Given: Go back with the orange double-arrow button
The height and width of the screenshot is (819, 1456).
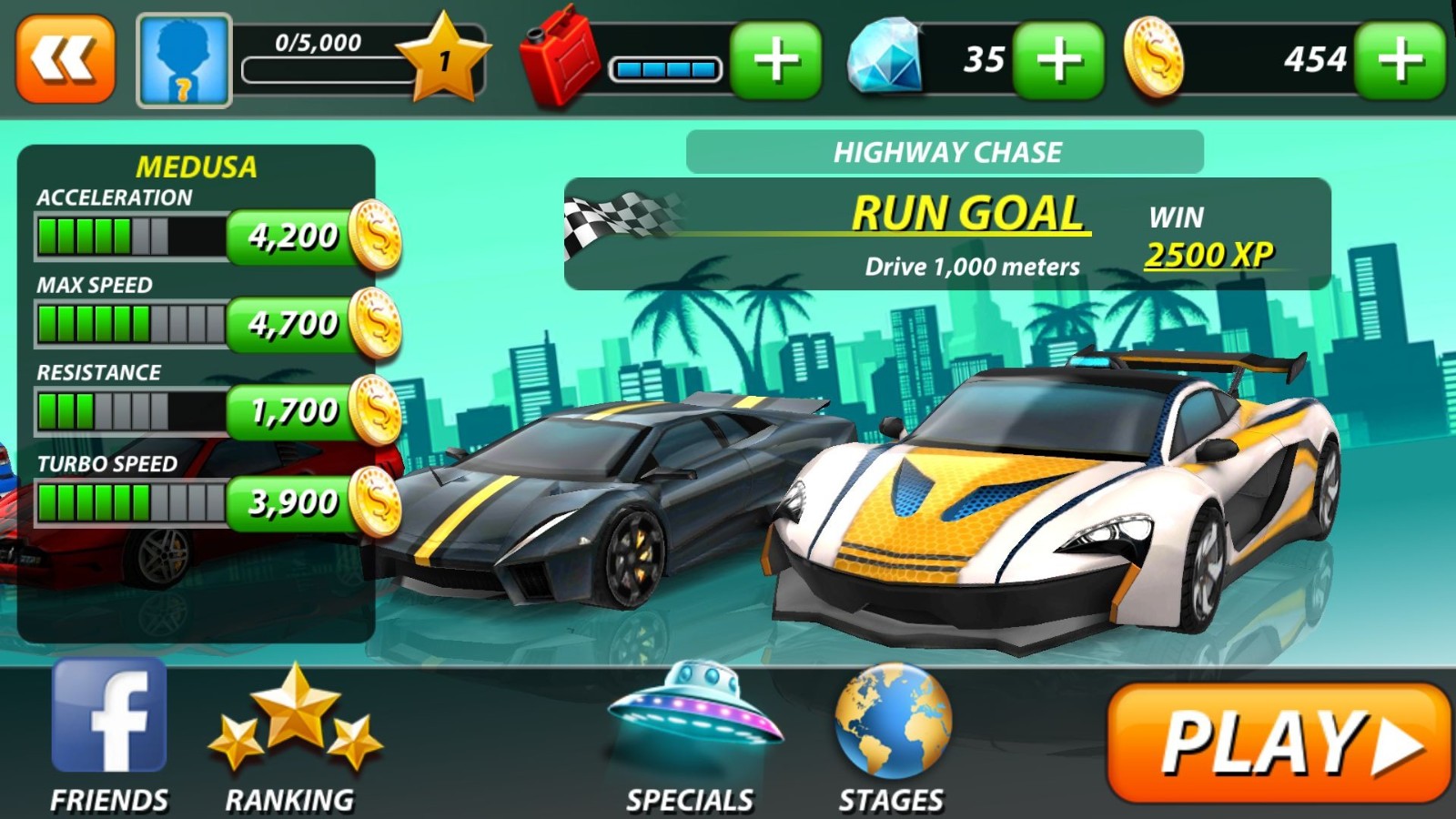Looking at the screenshot, I should coord(66,60).
